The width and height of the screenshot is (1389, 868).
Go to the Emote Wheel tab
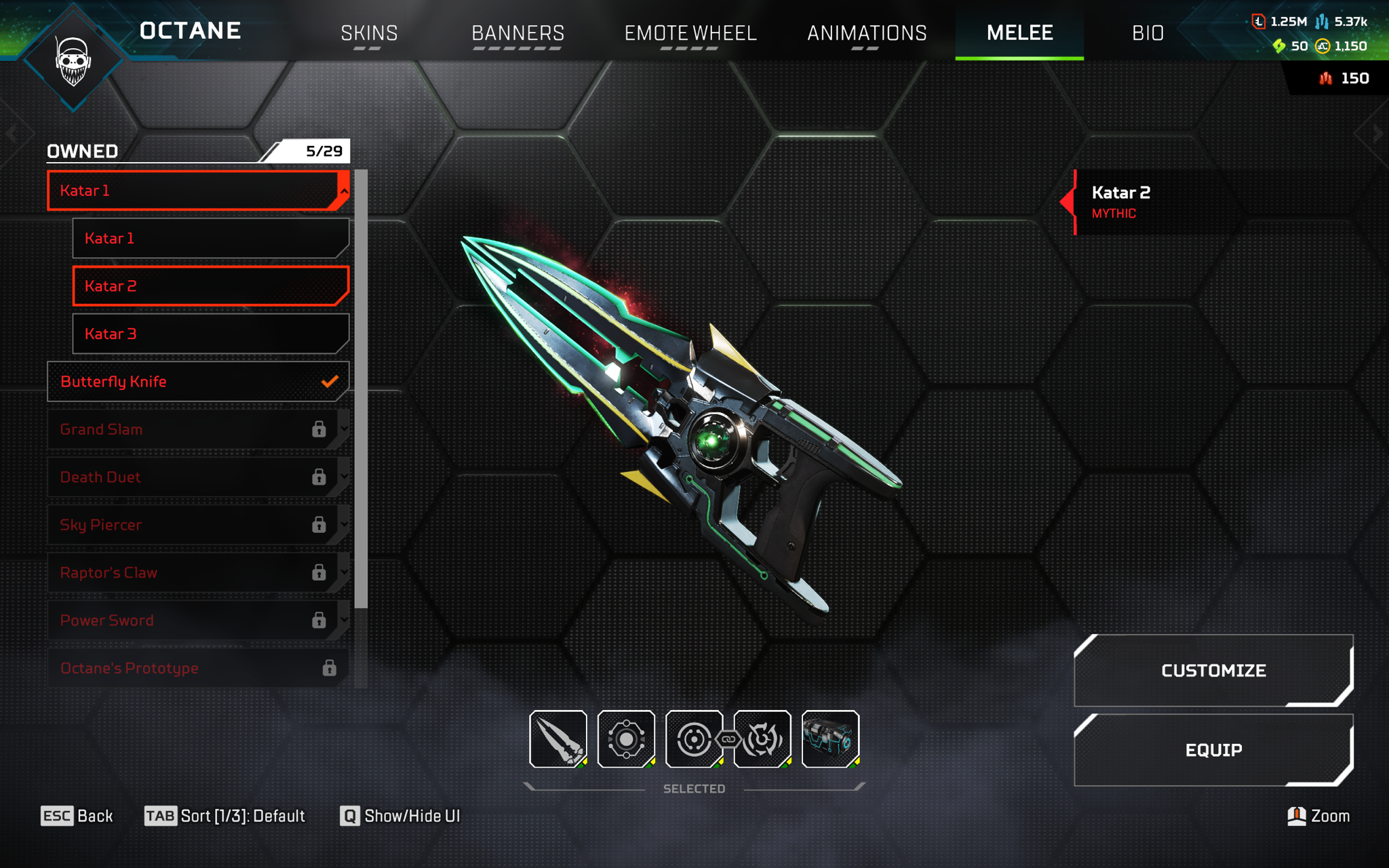coord(690,33)
